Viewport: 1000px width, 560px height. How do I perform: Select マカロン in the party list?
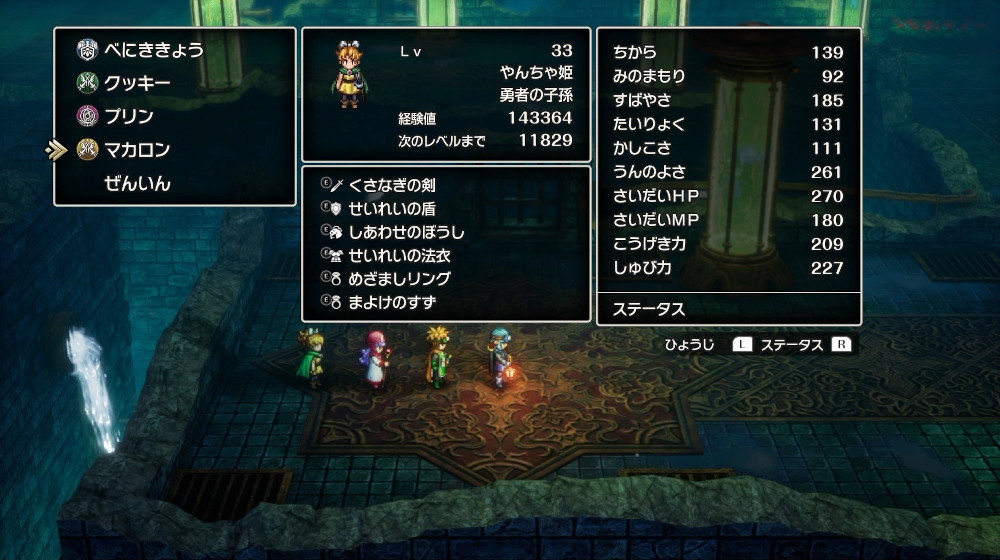tap(137, 150)
